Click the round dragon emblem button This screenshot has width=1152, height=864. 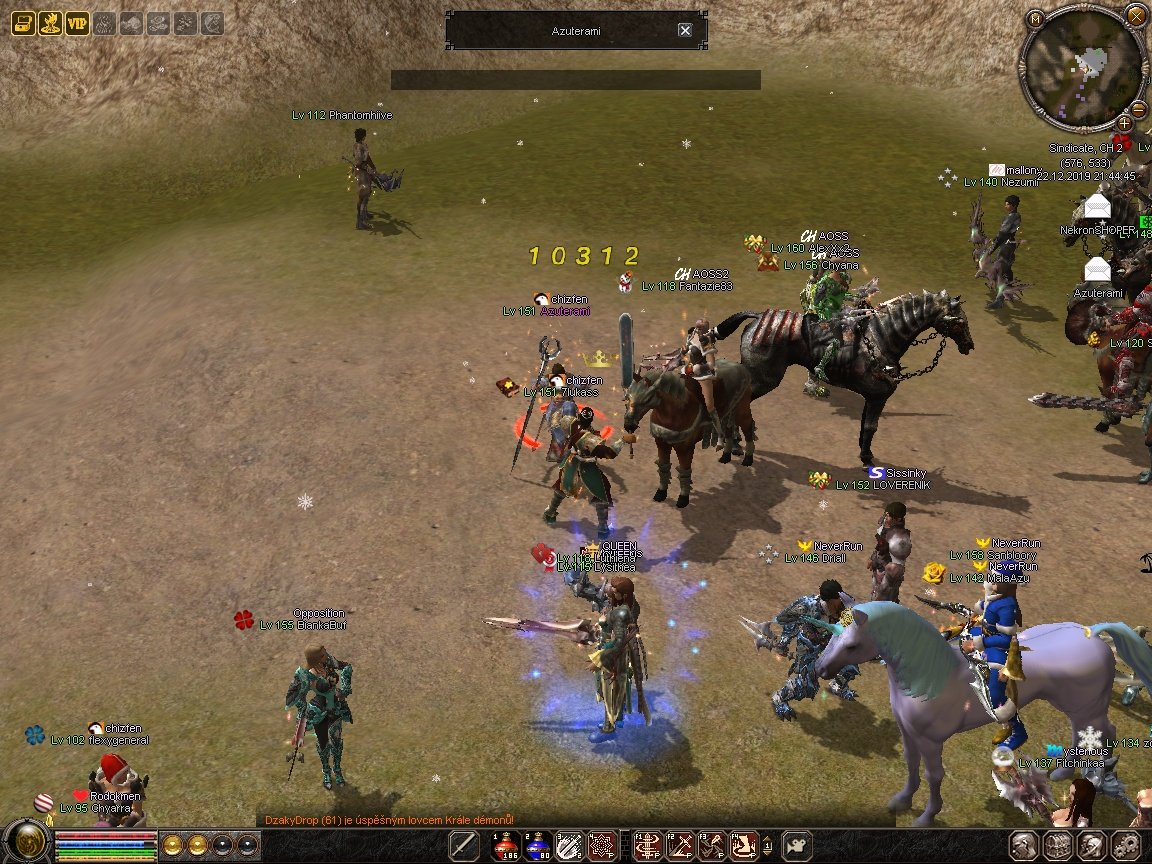[26, 842]
